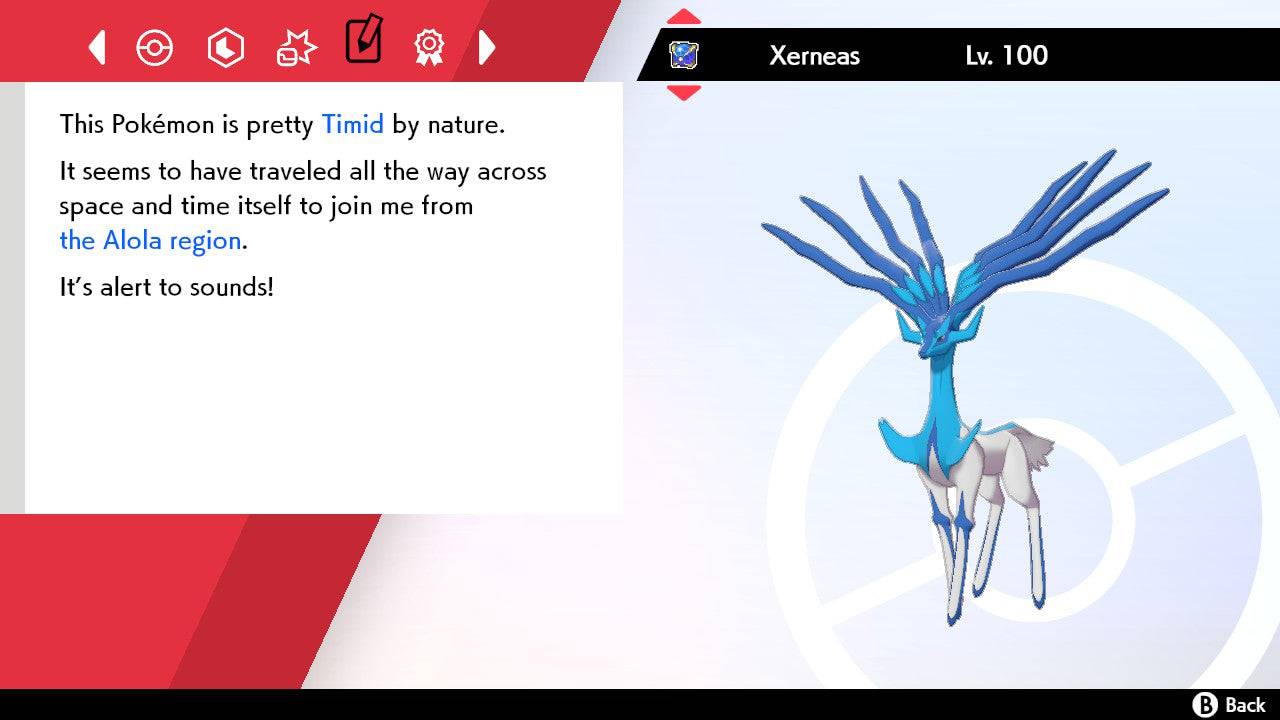Click the red up arrow above the name bar

(684, 14)
